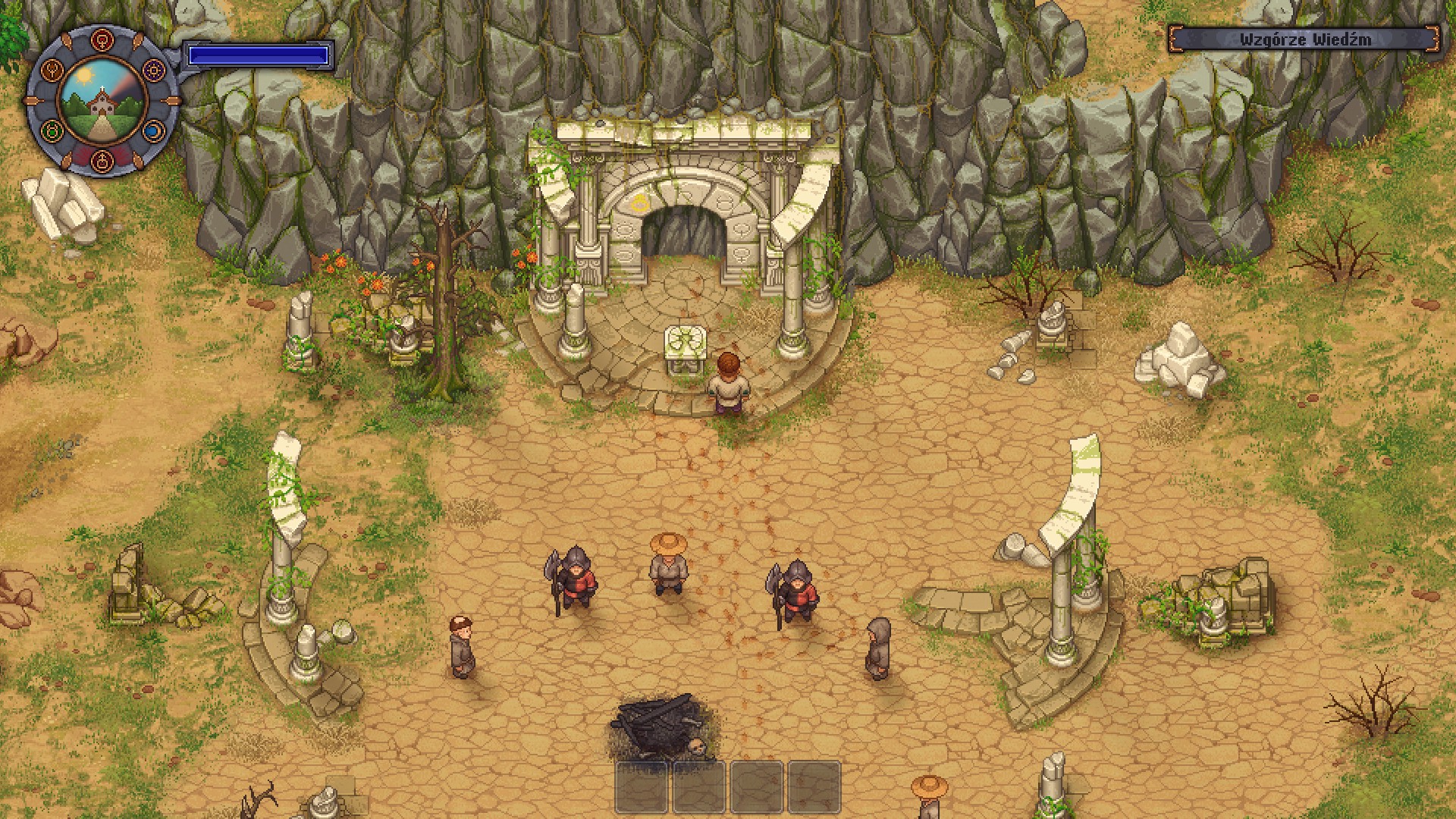Select the red weekday rune atop the time dial
This screenshot has width=1456, height=819.
(102, 39)
